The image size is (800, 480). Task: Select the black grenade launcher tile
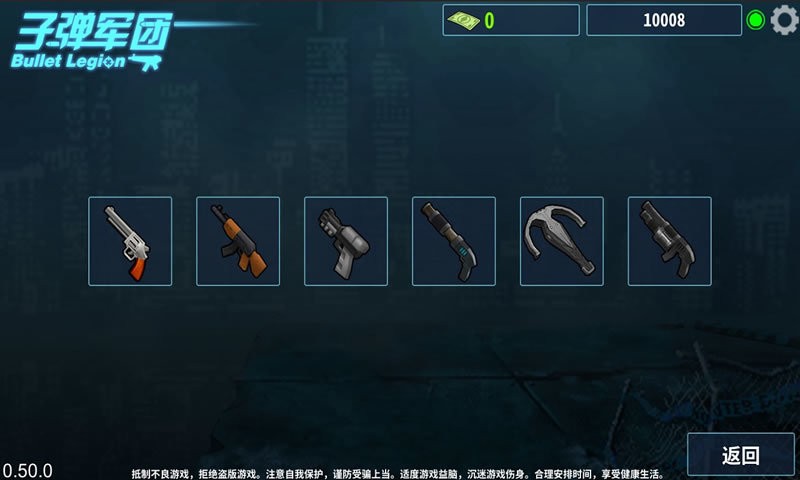[670, 241]
